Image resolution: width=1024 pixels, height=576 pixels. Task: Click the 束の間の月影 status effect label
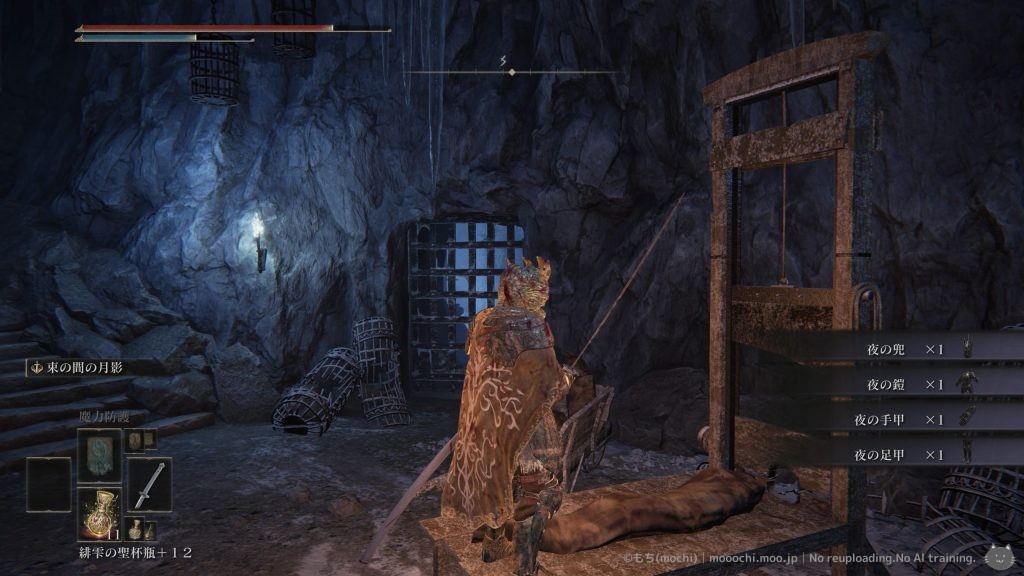tap(84, 367)
